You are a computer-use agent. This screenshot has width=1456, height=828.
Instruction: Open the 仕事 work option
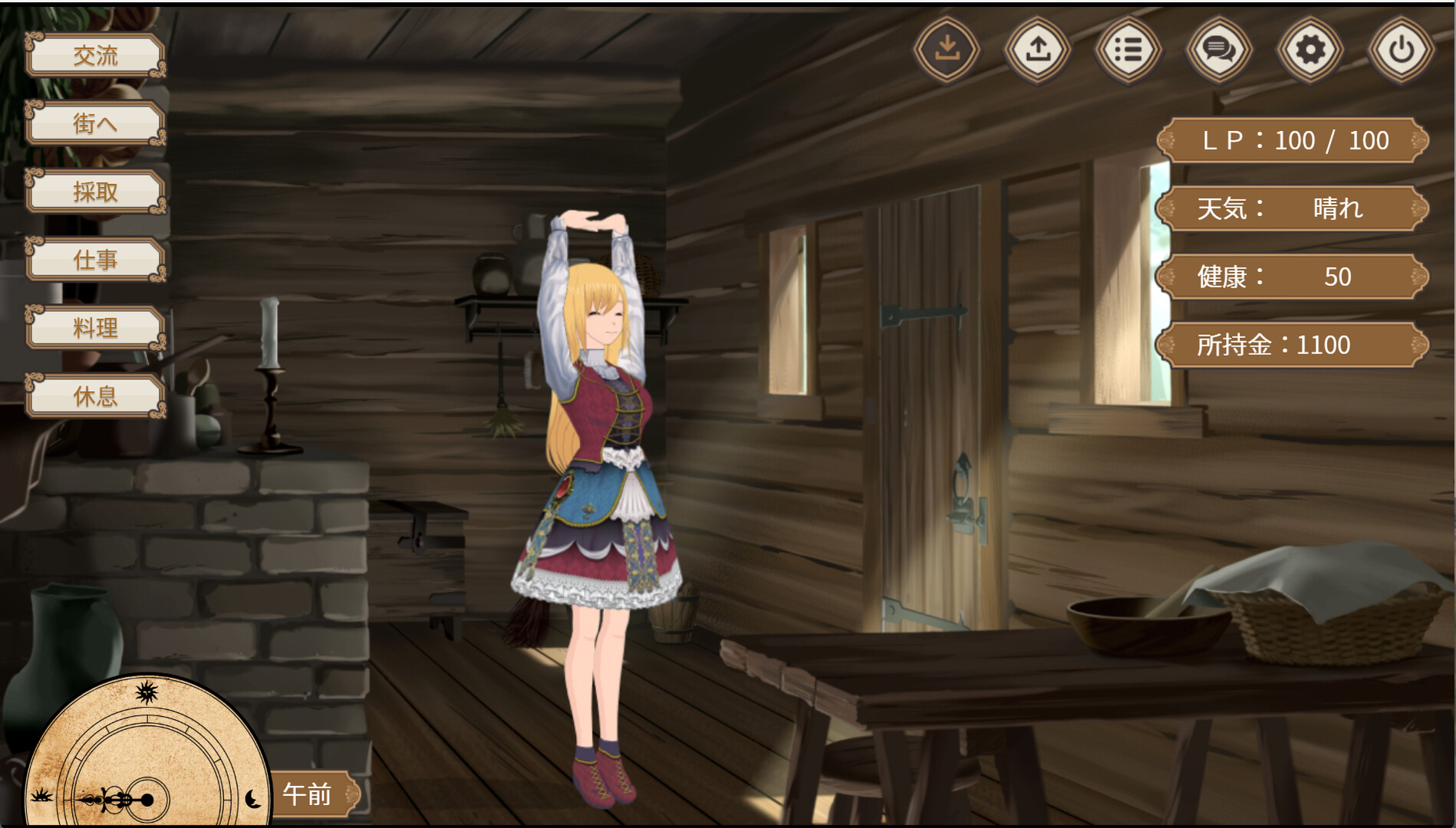(94, 260)
